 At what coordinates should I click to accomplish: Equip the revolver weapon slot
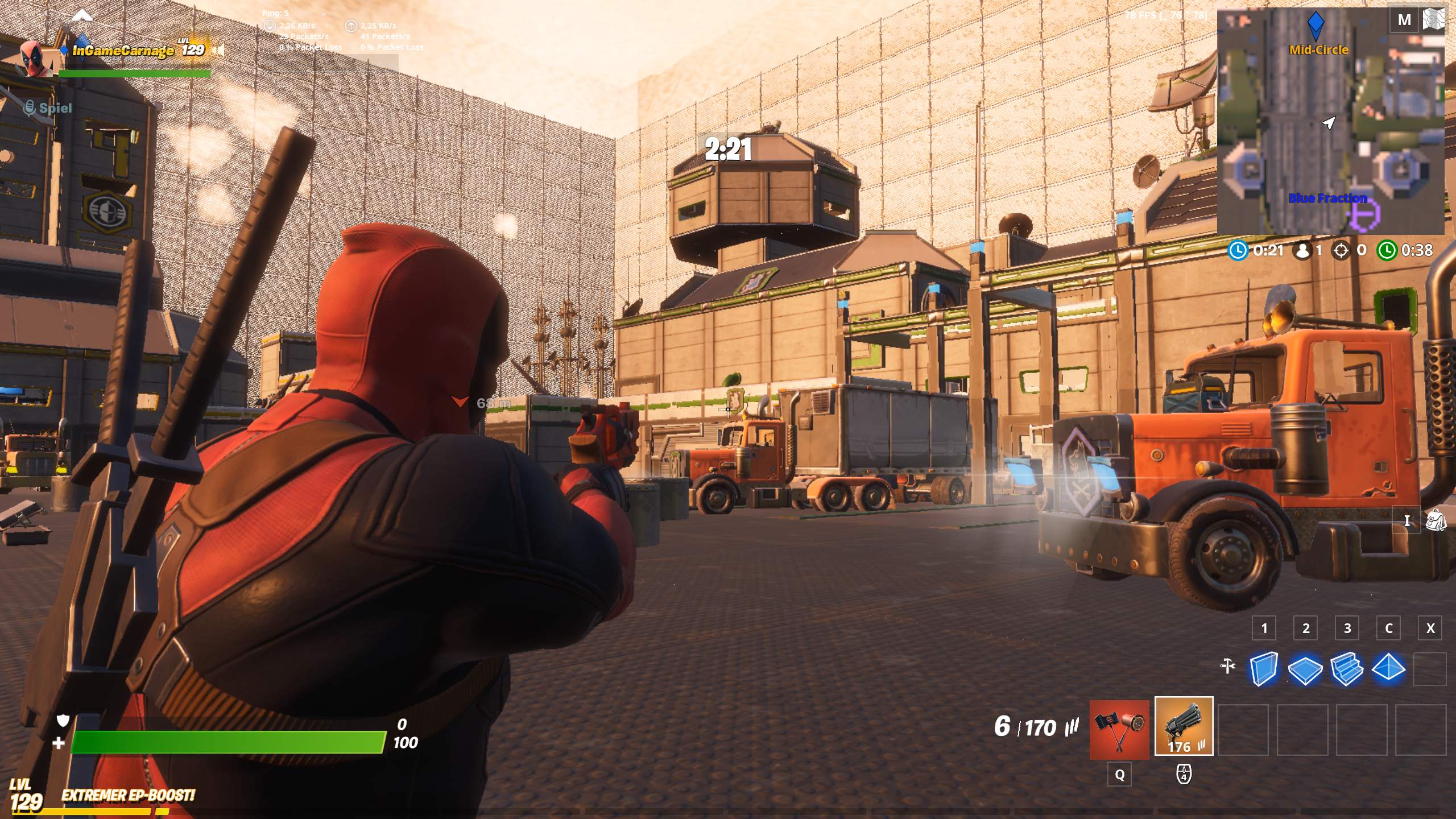[1184, 727]
